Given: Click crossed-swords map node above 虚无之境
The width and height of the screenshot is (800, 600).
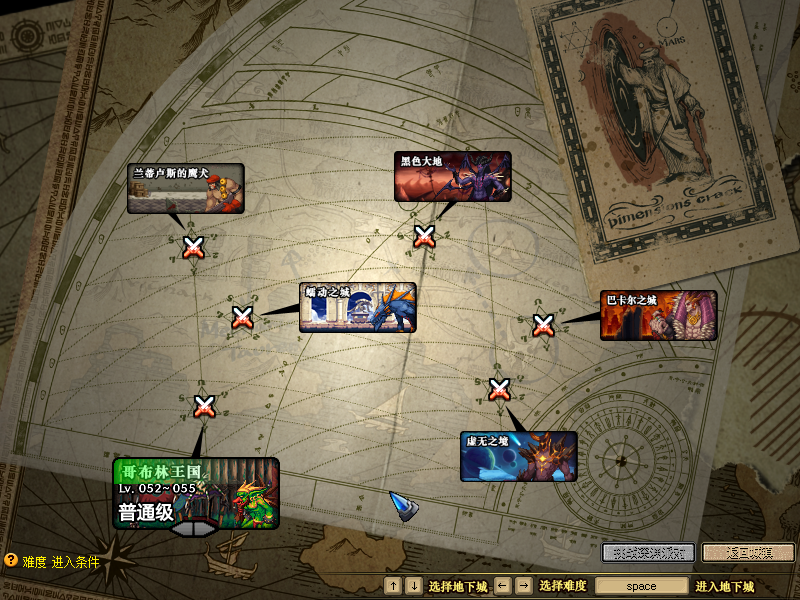Looking at the screenshot, I should pyautogui.click(x=500, y=388).
